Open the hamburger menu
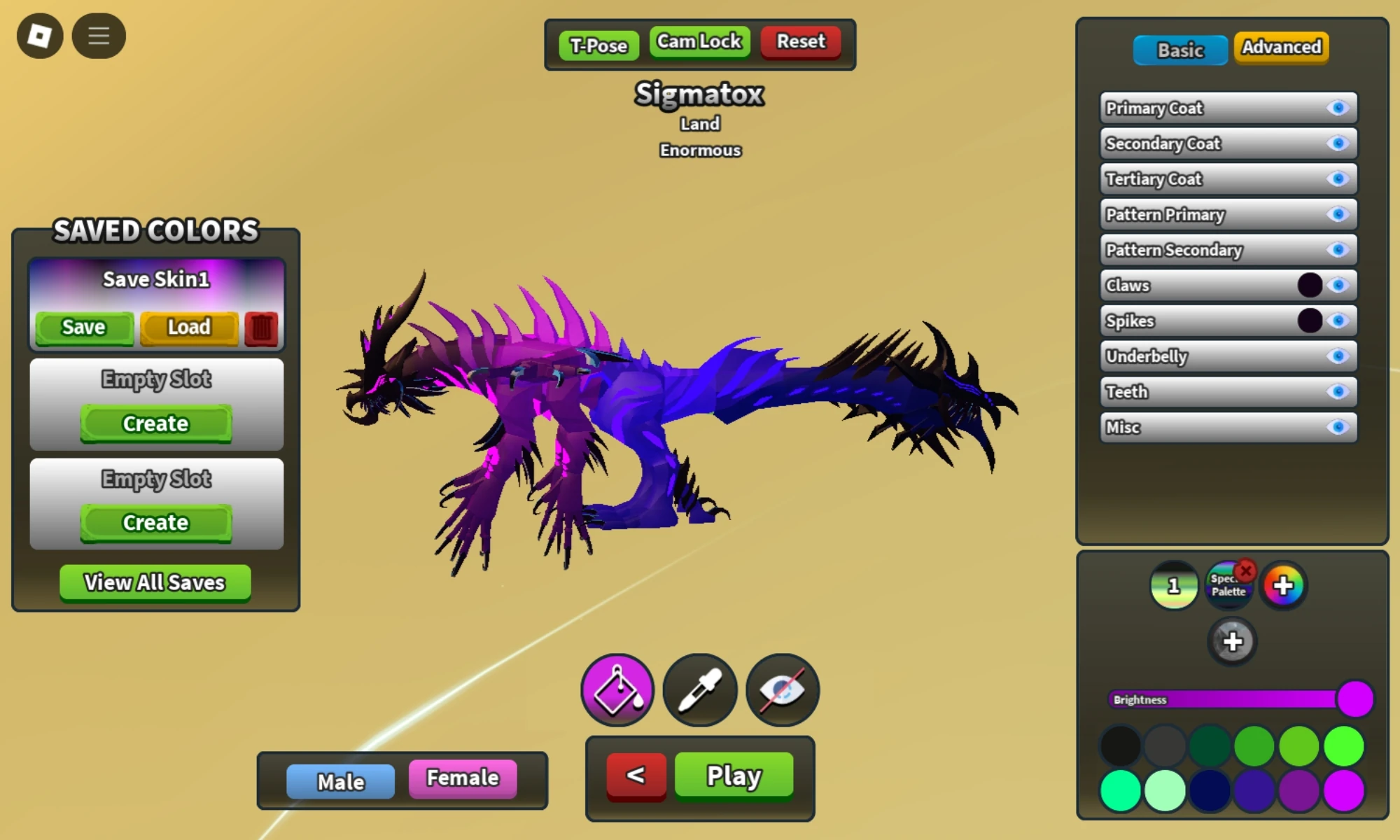Viewport: 1400px width, 840px height. click(x=98, y=35)
